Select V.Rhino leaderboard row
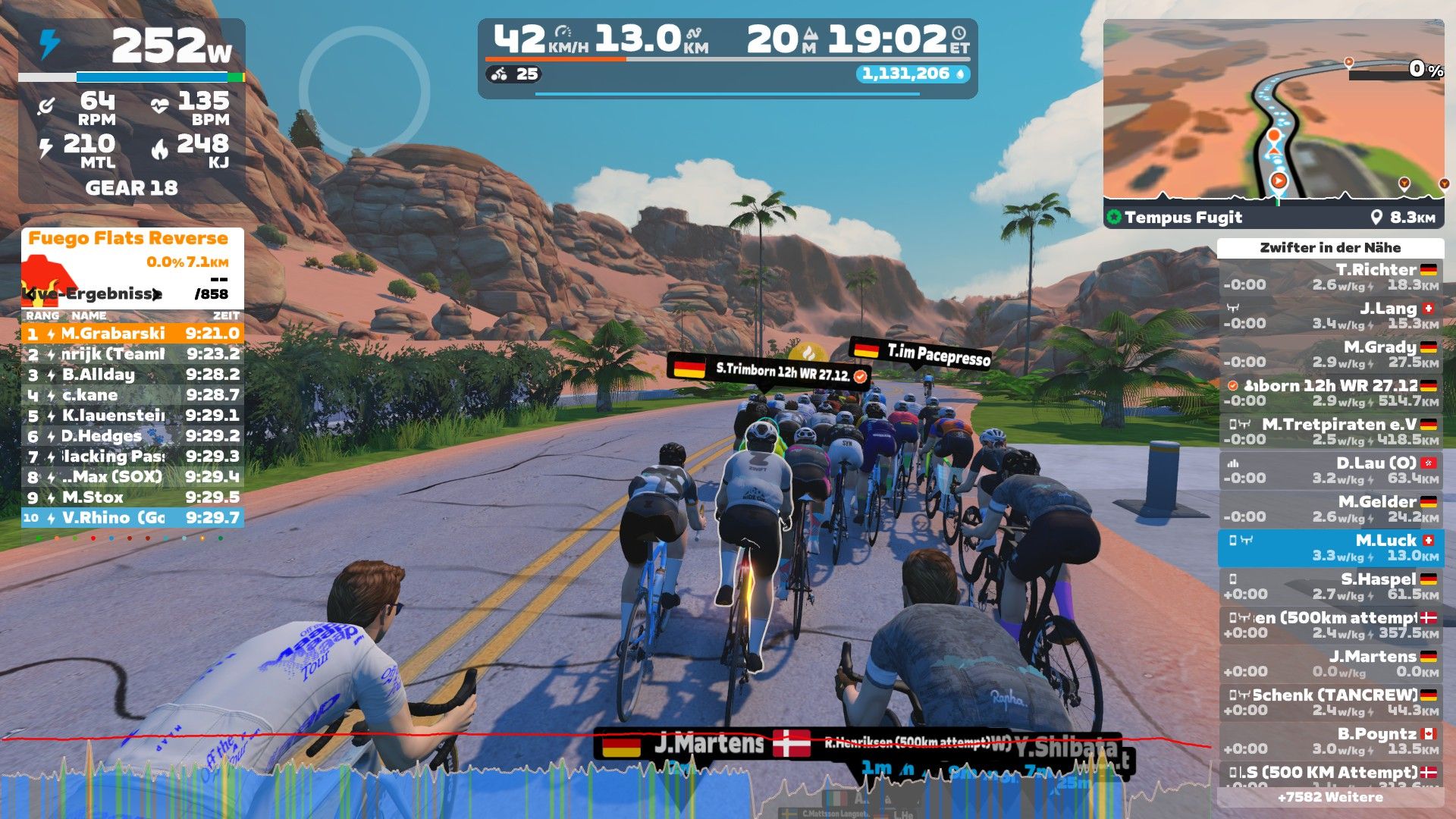This screenshot has width=1456, height=819. coord(133,517)
